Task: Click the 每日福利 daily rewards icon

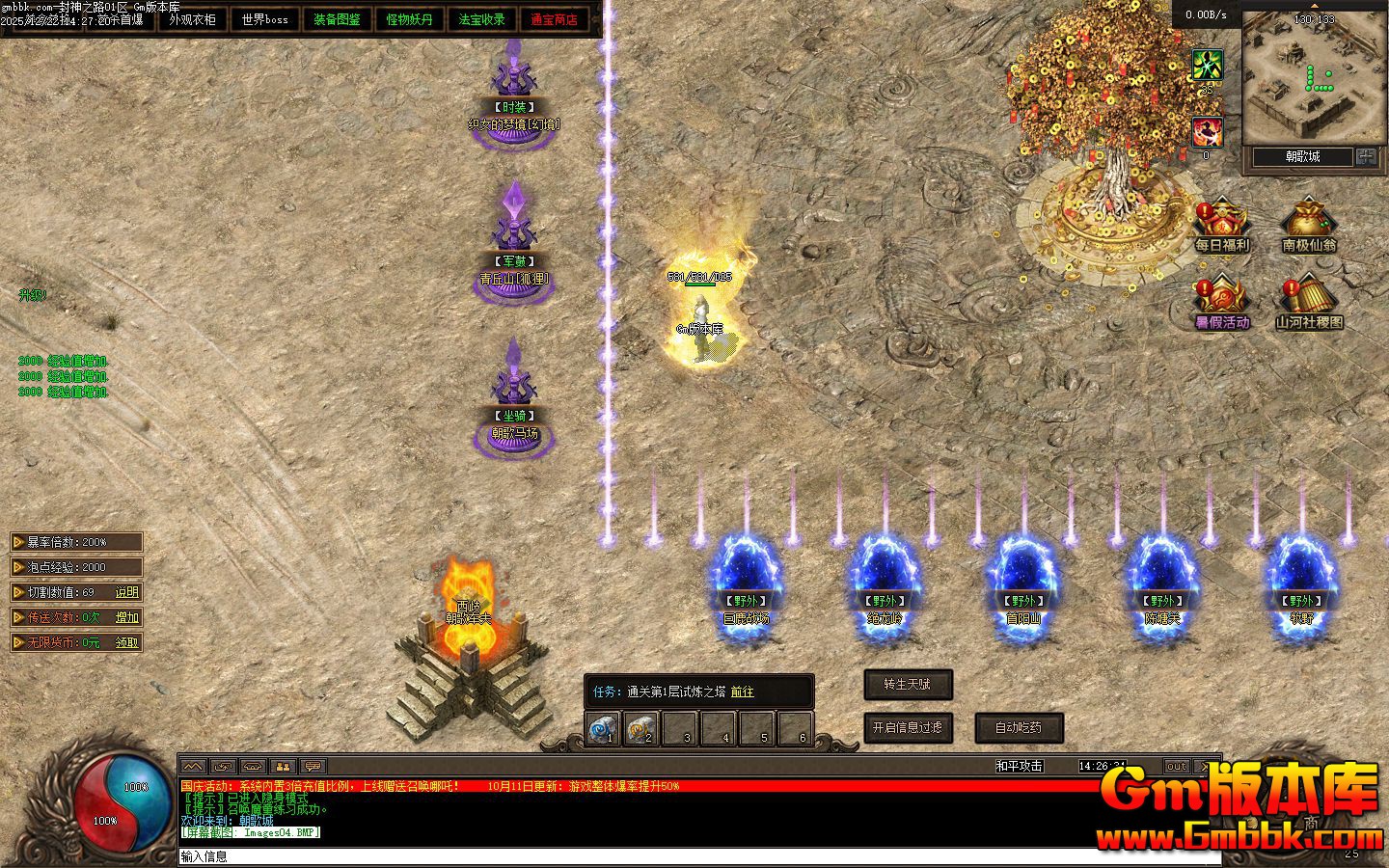Action: (1221, 226)
